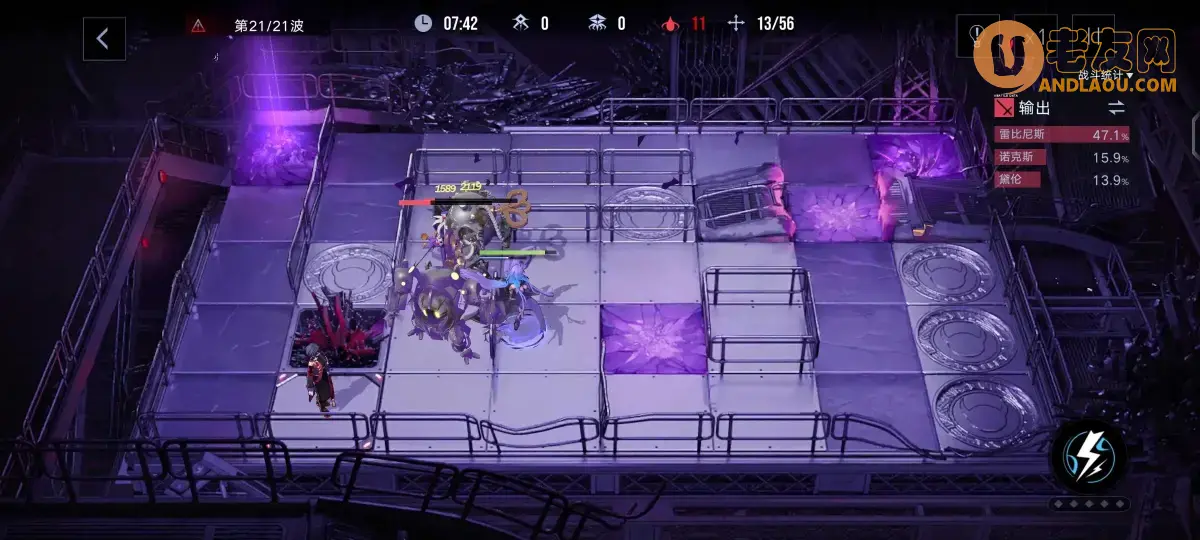Go back using the left arrow button
1200x540 pixels.
(x=103, y=39)
